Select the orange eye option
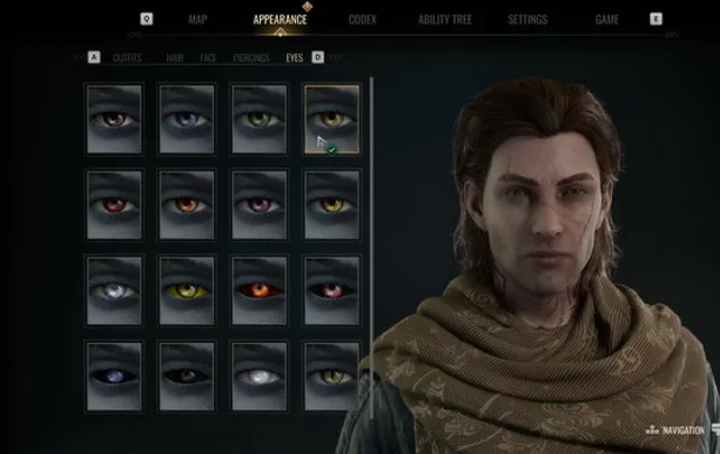This screenshot has width=720, height=454. point(187,204)
